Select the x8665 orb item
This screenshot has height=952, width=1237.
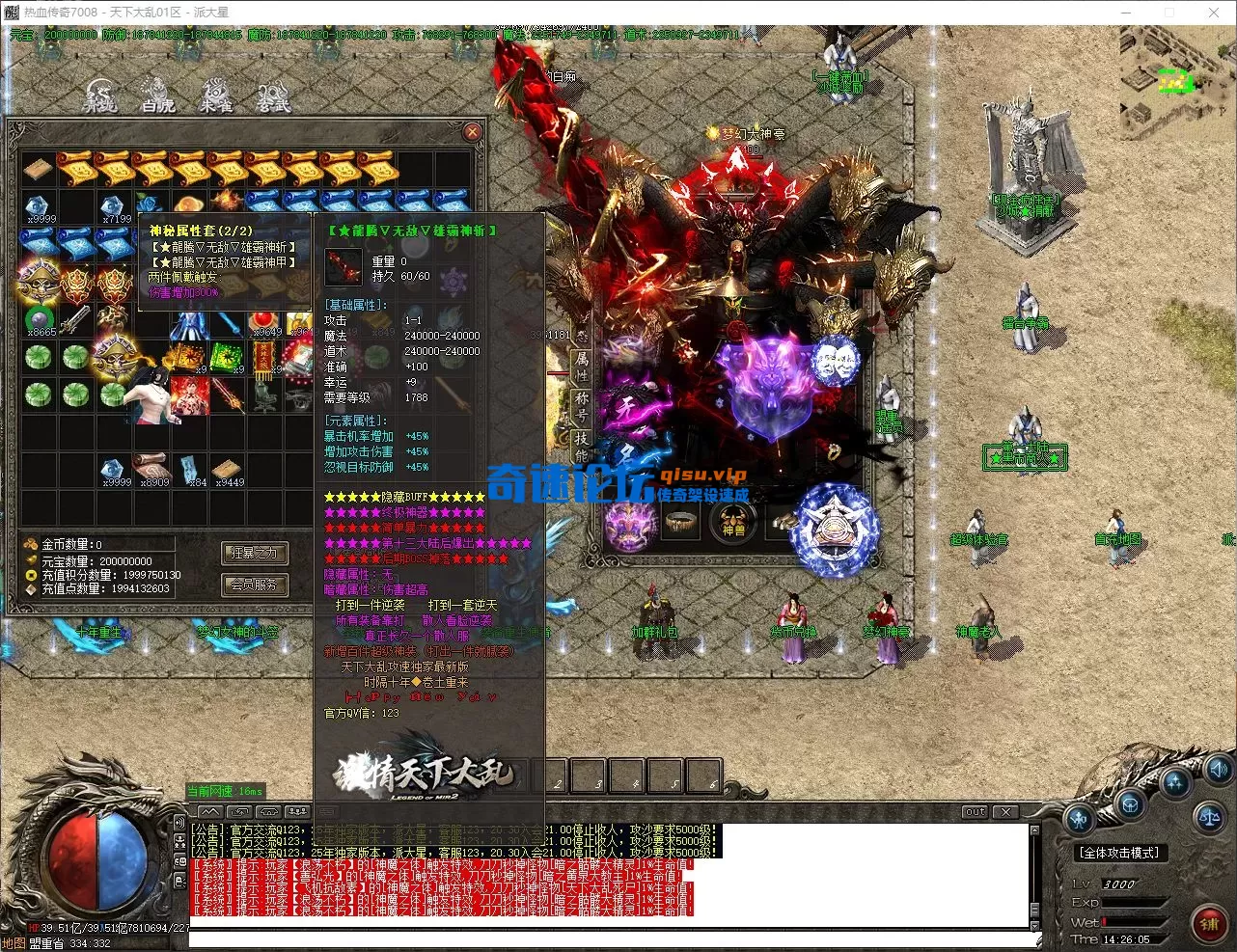[x=41, y=321]
